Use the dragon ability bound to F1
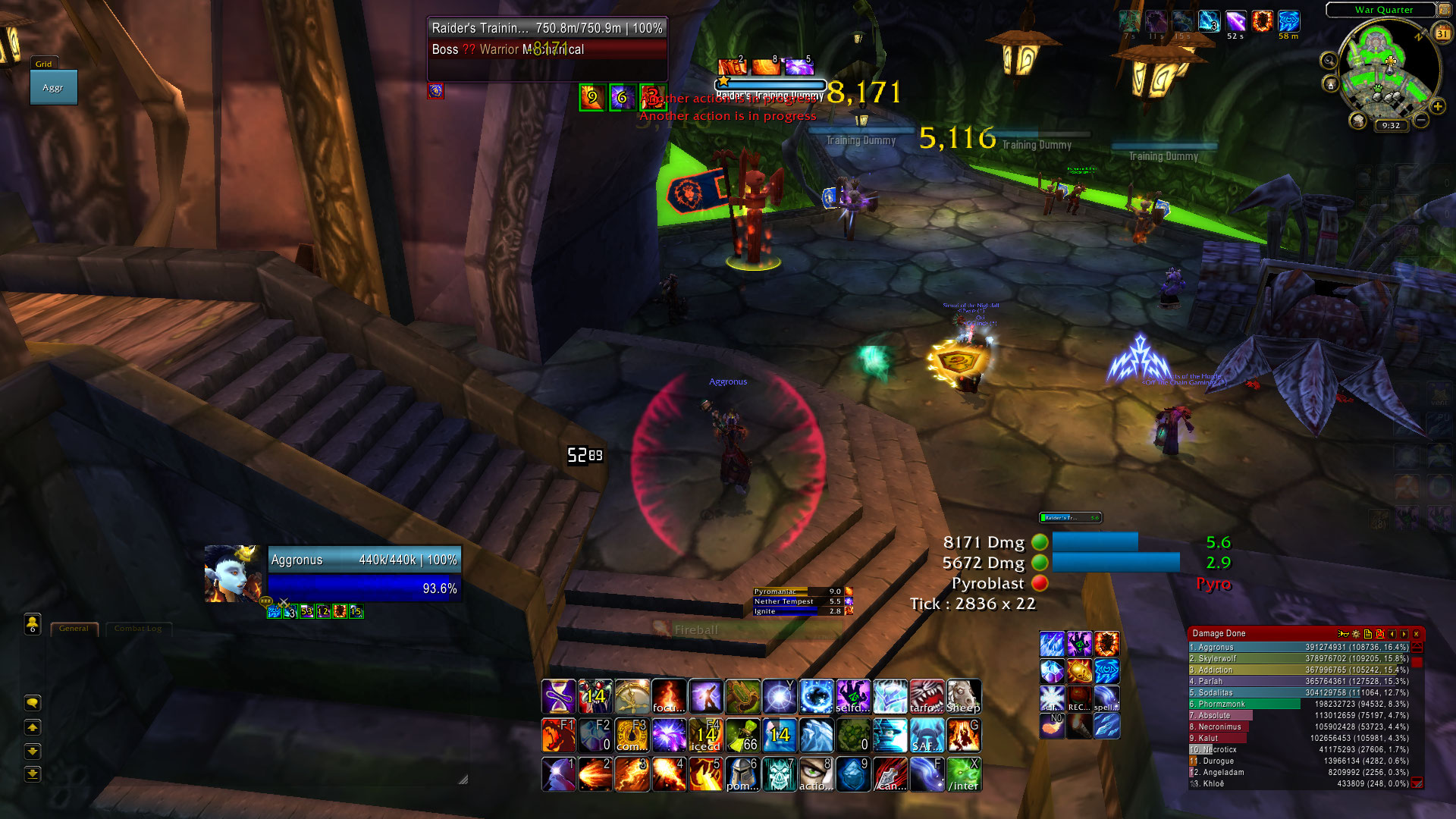This screenshot has width=1456, height=819. click(x=559, y=735)
